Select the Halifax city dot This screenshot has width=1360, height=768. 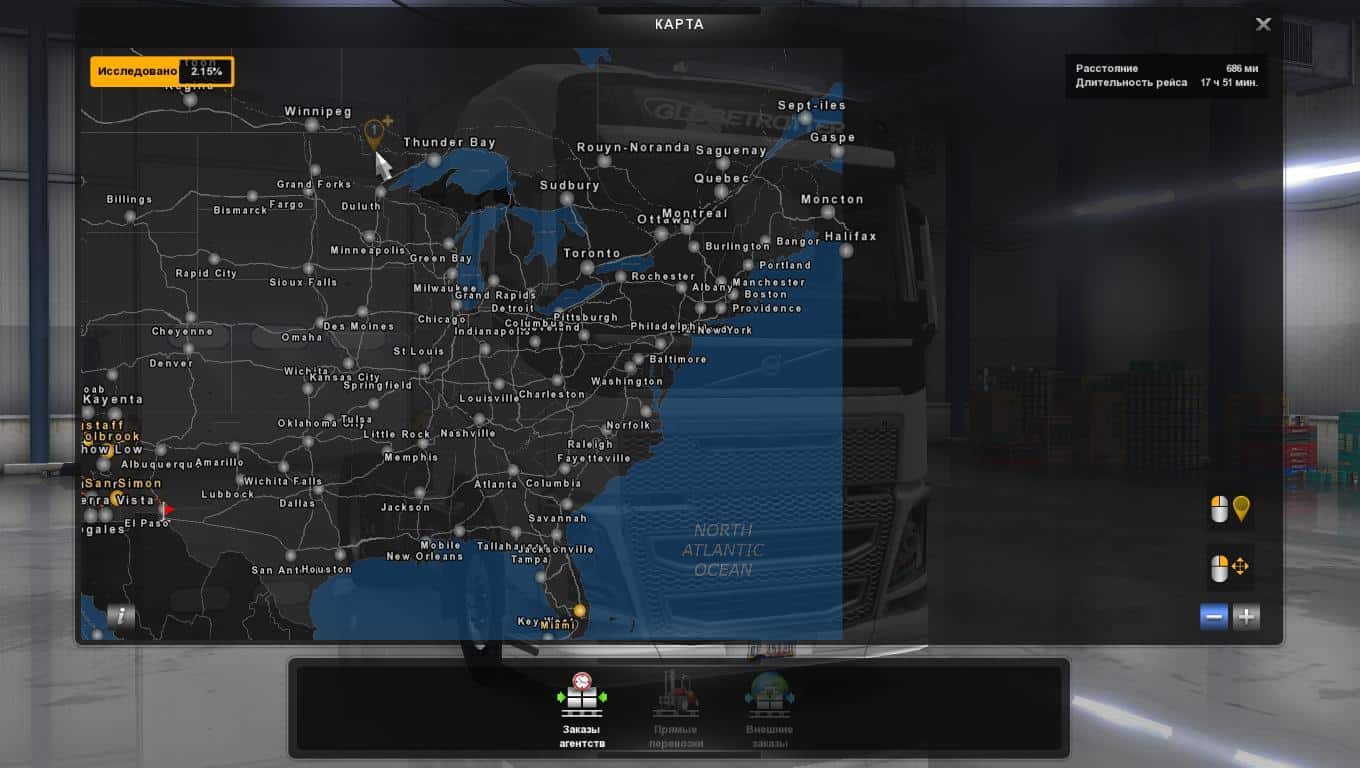[846, 251]
